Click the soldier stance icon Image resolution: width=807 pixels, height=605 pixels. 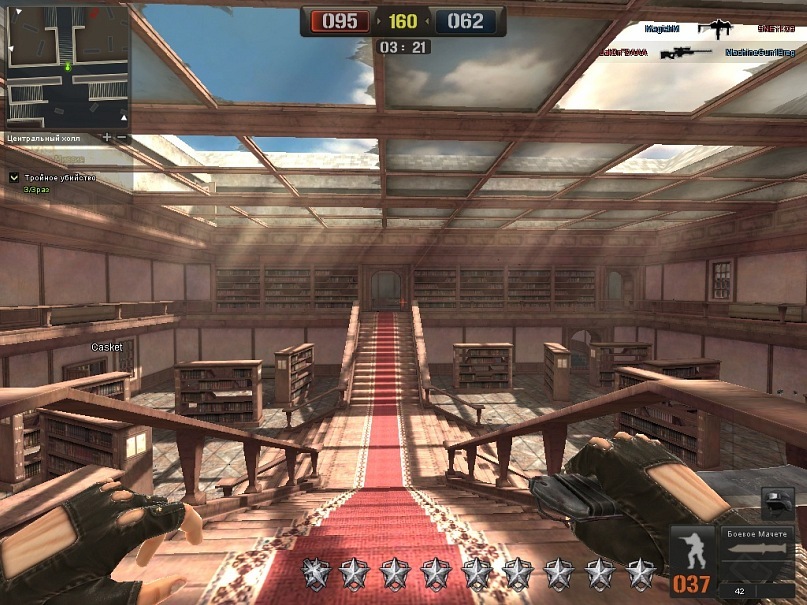[692, 548]
